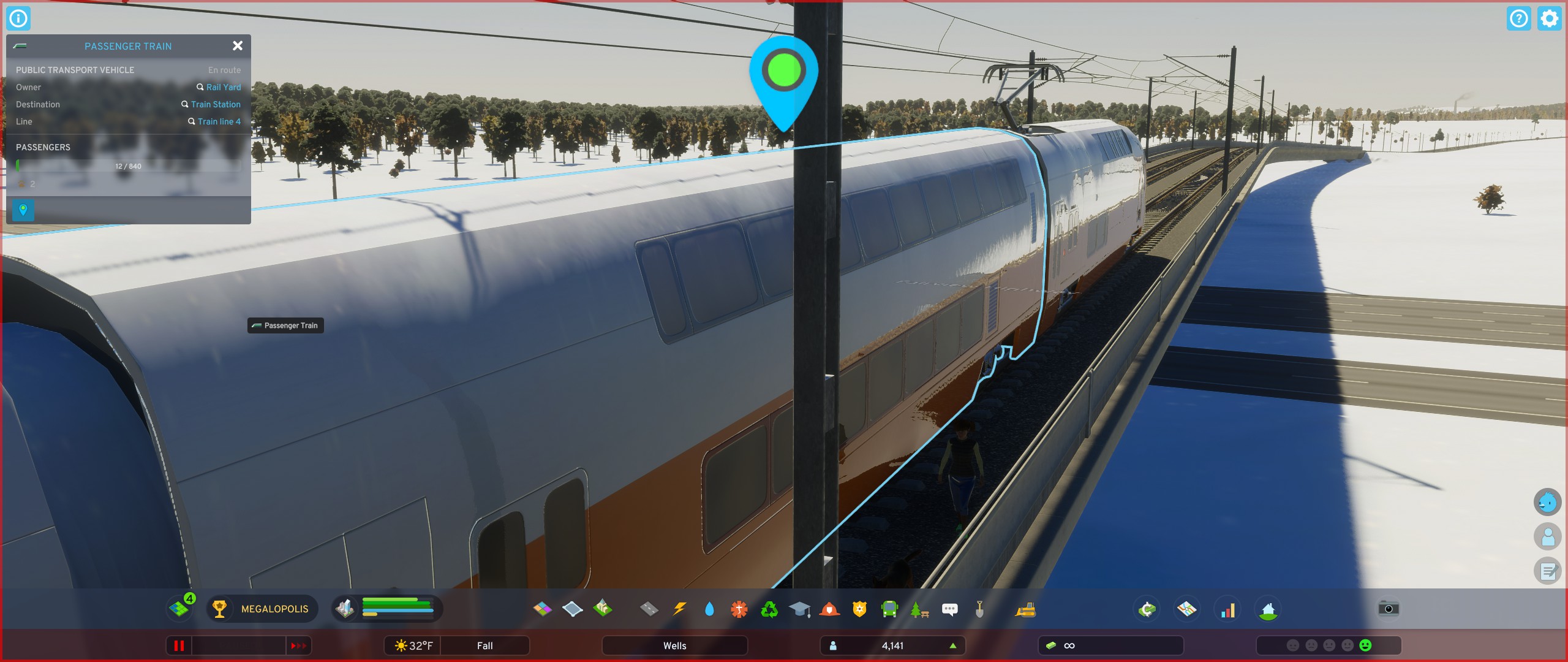Open MEGALOPOLIS milestone progress
This screenshot has height=662, width=1568.
[261, 609]
